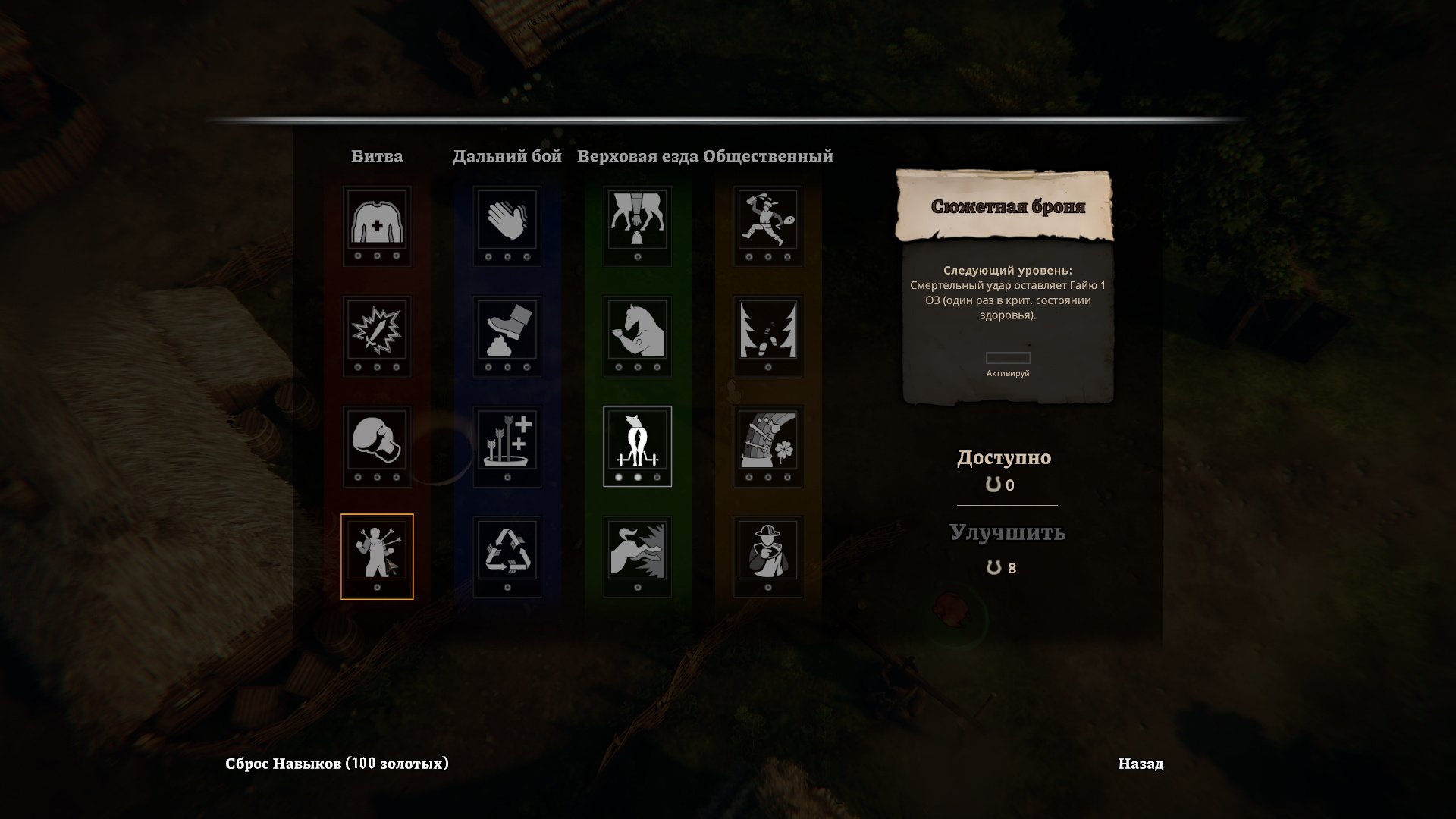Select the horseshoe and clover luck skill

pos(768,441)
